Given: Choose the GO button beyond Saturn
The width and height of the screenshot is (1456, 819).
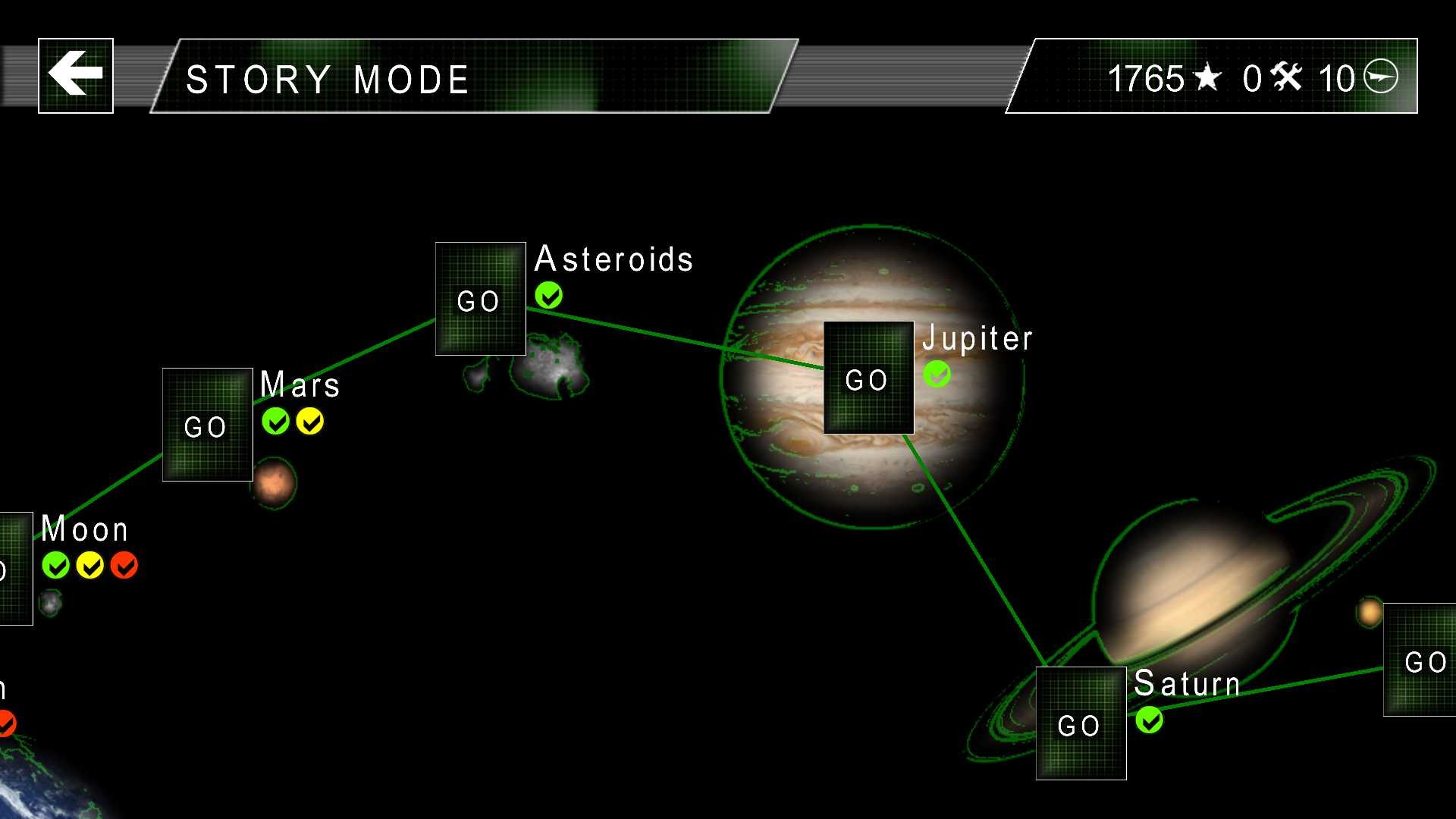Looking at the screenshot, I should pos(1421,660).
